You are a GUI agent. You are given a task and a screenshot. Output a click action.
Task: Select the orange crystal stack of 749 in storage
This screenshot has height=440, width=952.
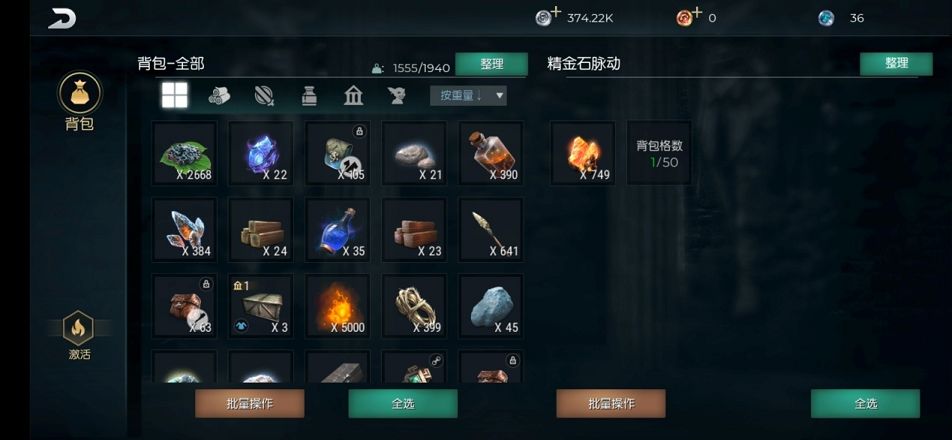coord(582,154)
